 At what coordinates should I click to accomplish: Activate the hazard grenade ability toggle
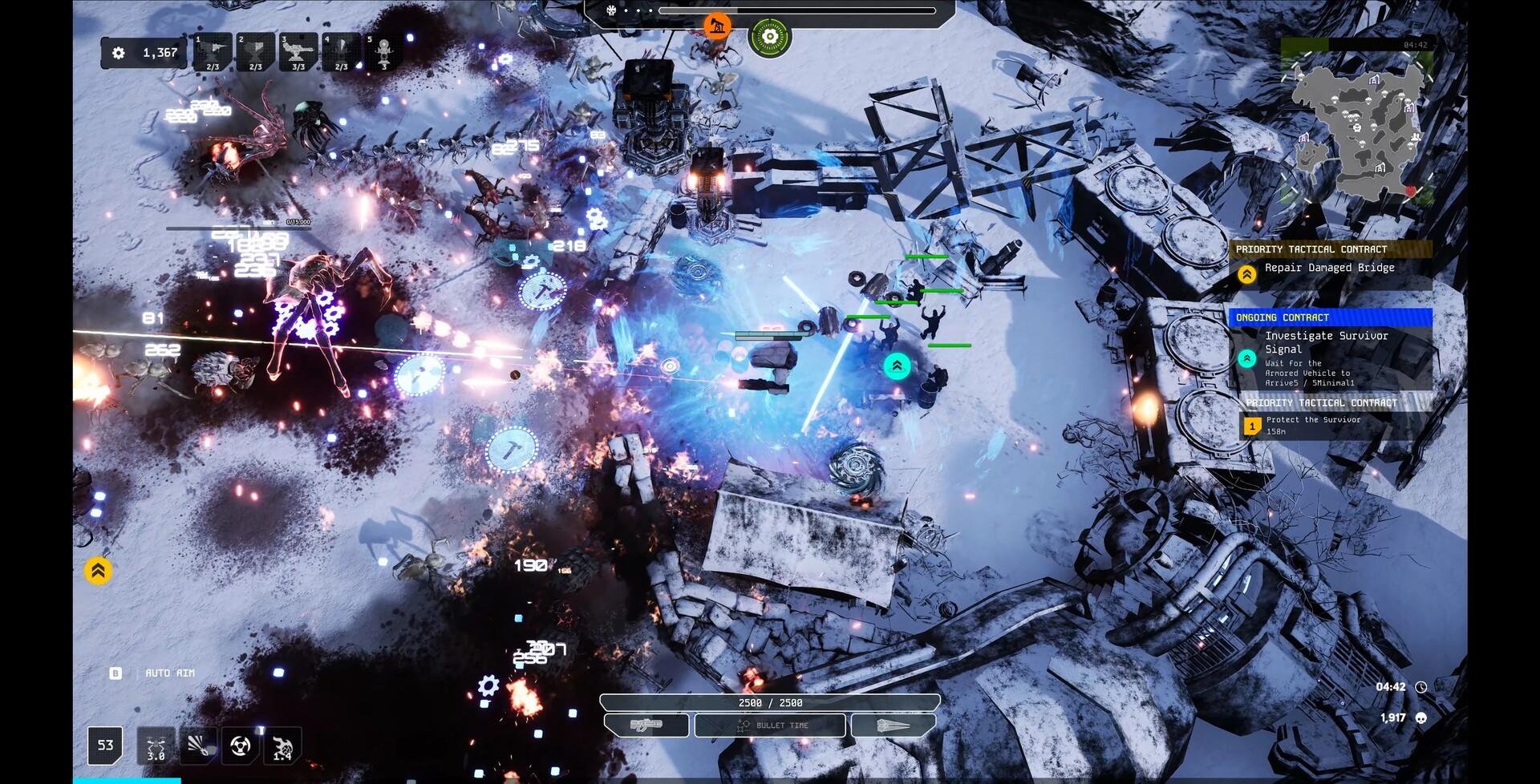238,746
